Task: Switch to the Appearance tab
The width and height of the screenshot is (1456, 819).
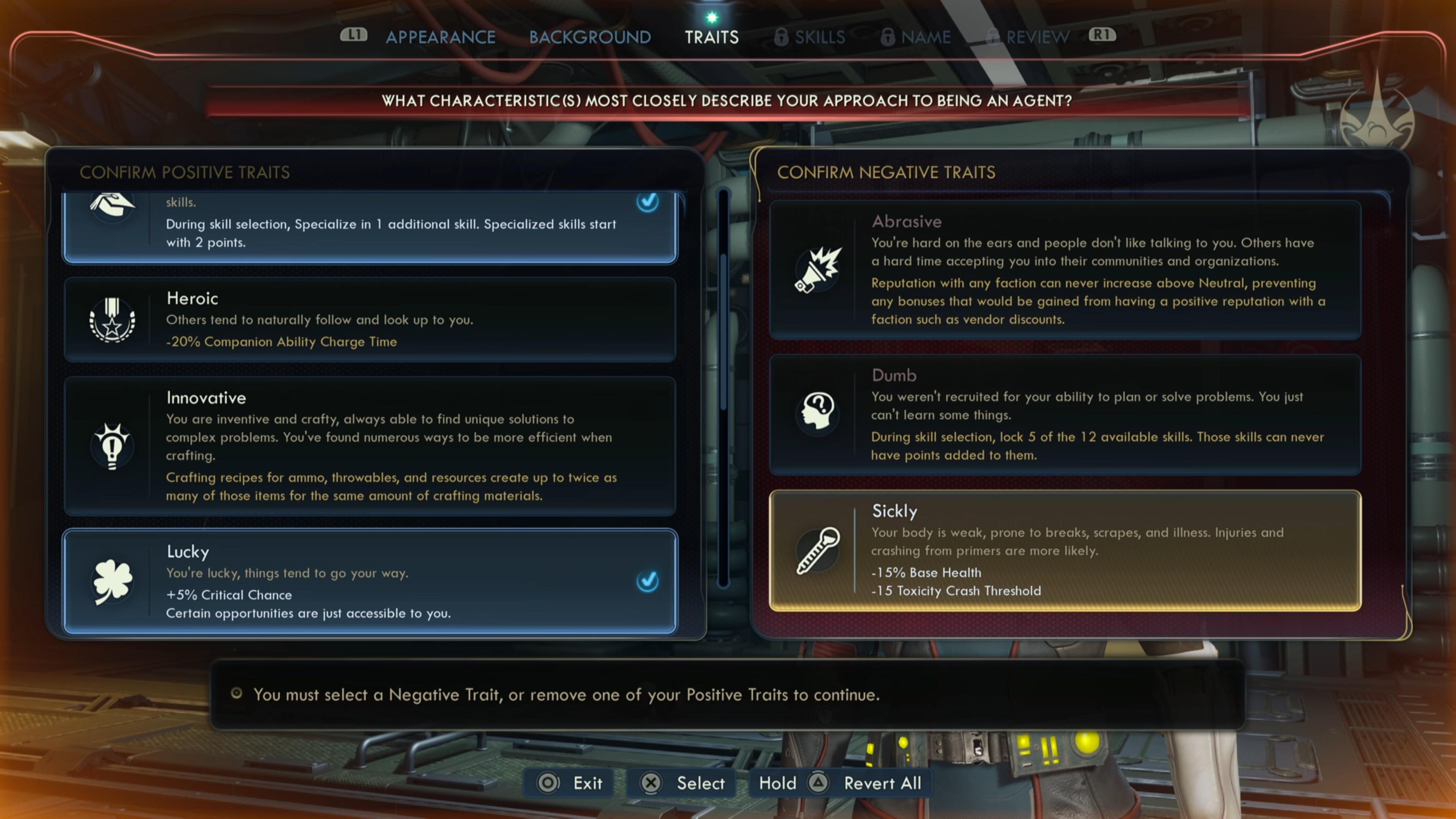Action: [440, 37]
